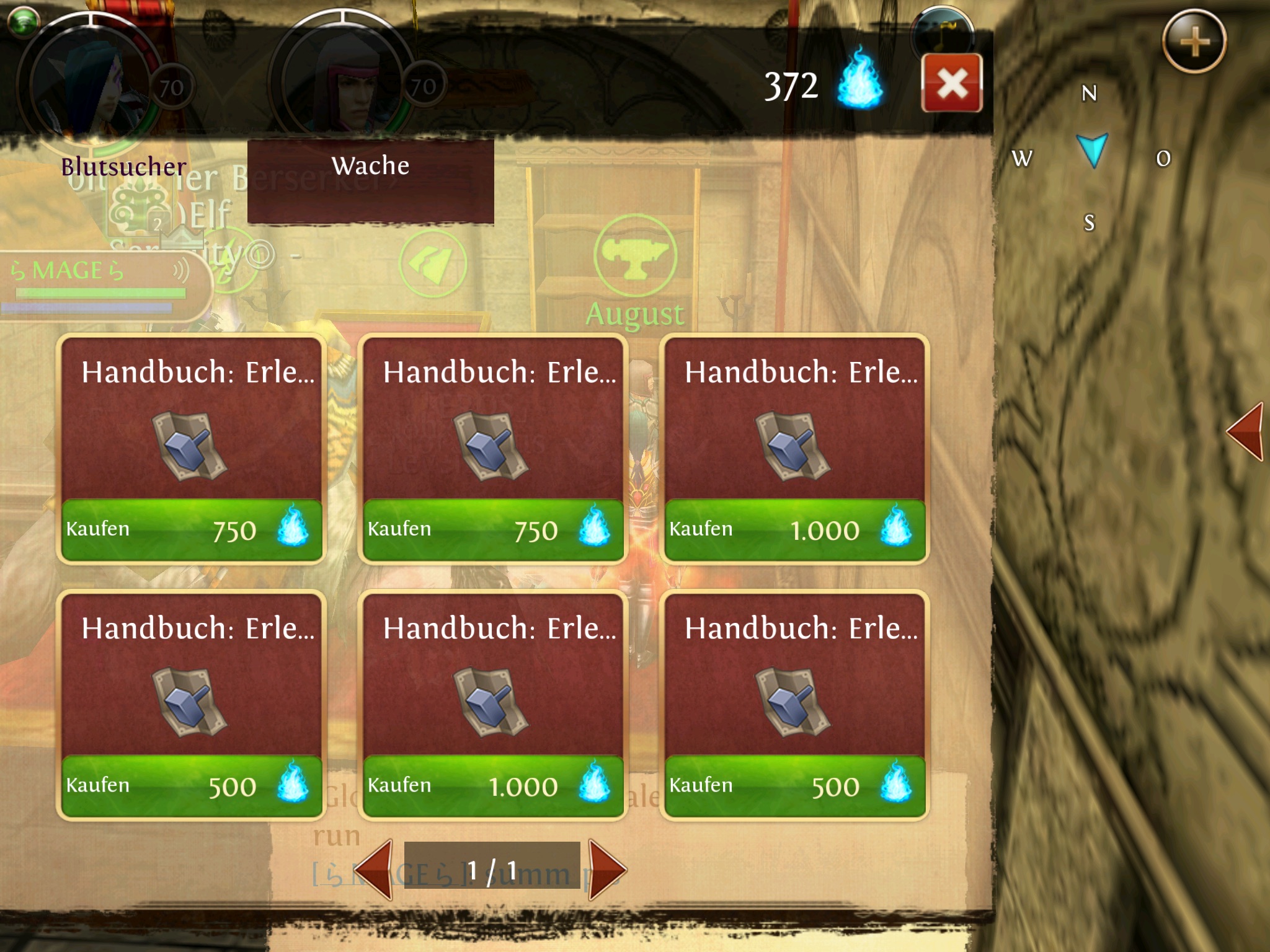Close the shop with the red X
Viewport: 1270px width, 952px height.
[952, 83]
